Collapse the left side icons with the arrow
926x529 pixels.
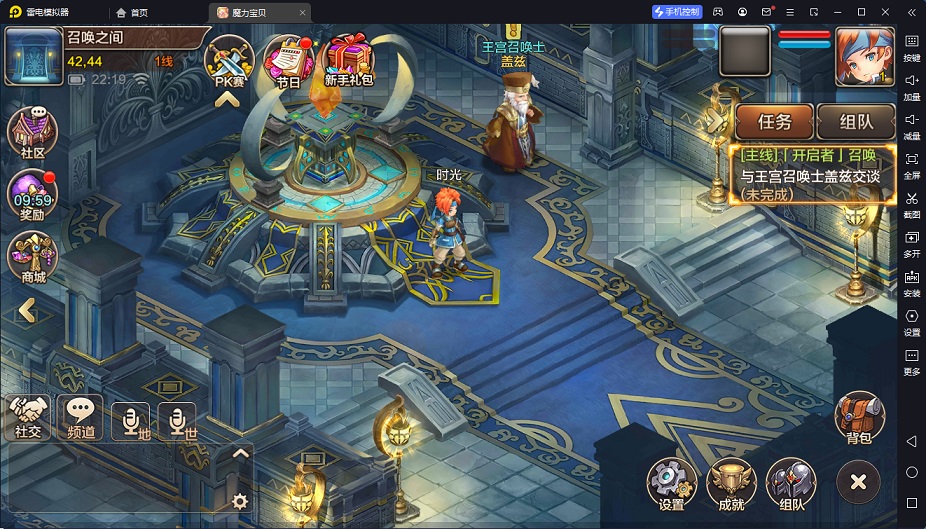pyautogui.click(x=27, y=311)
